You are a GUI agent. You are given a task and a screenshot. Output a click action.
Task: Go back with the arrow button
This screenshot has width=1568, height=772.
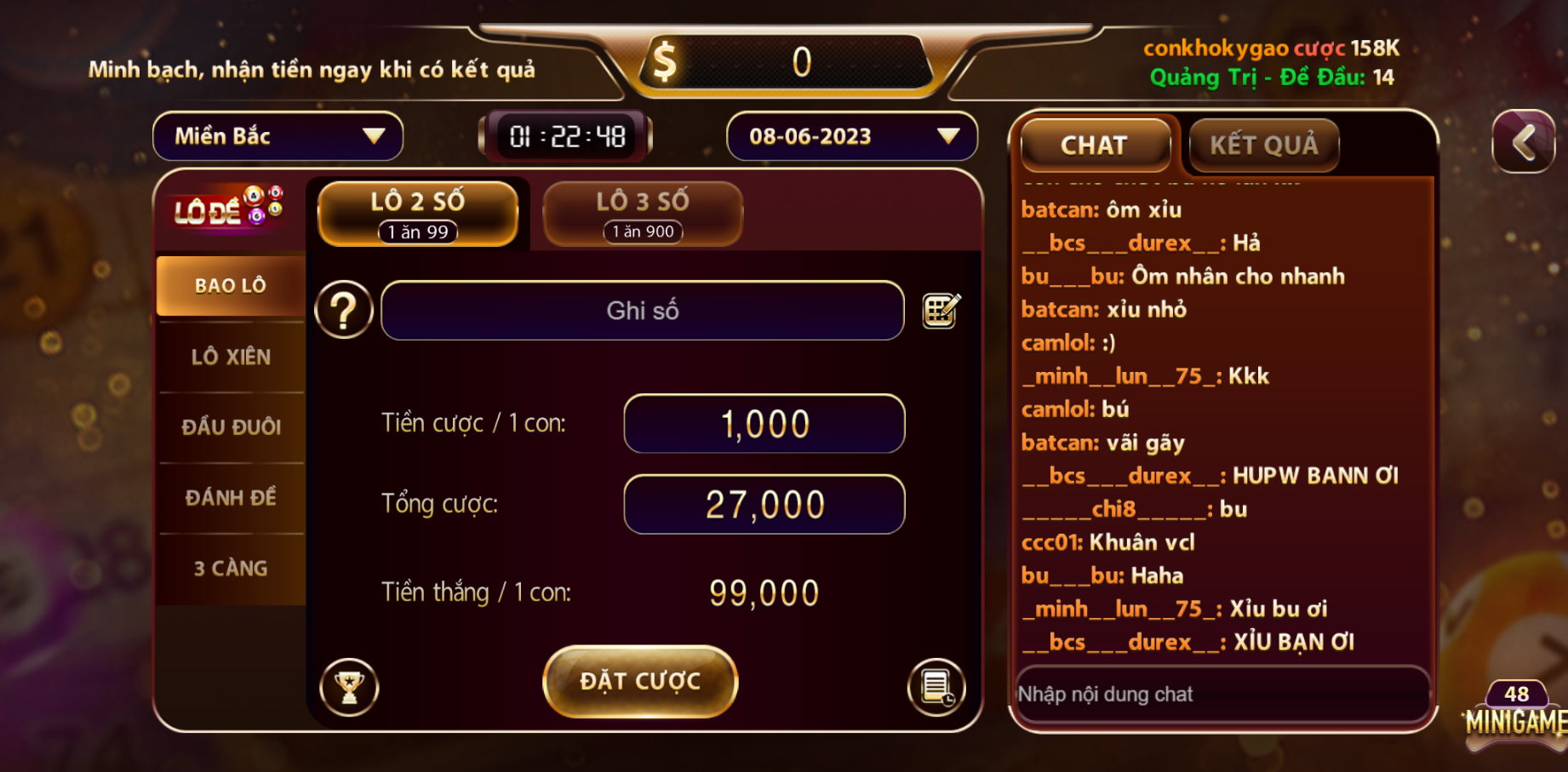pos(1524,141)
